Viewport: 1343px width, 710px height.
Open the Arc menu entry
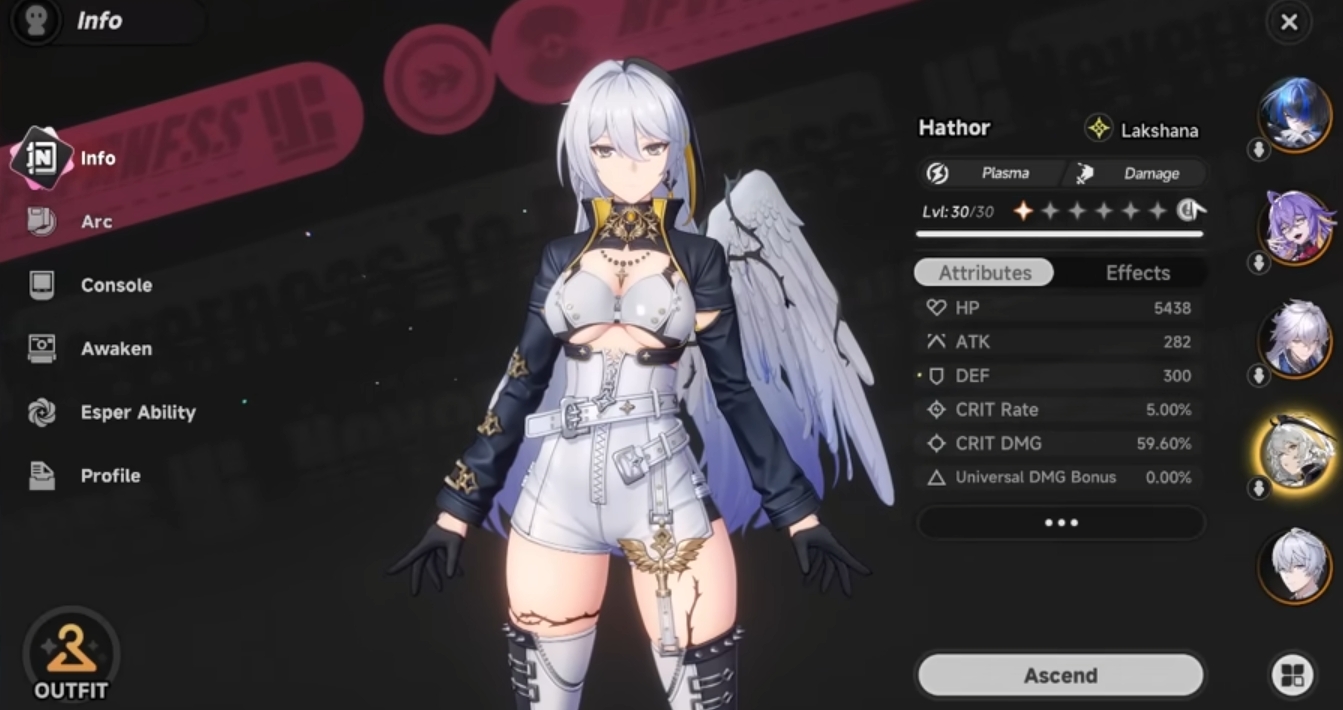click(x=95, y=222)
